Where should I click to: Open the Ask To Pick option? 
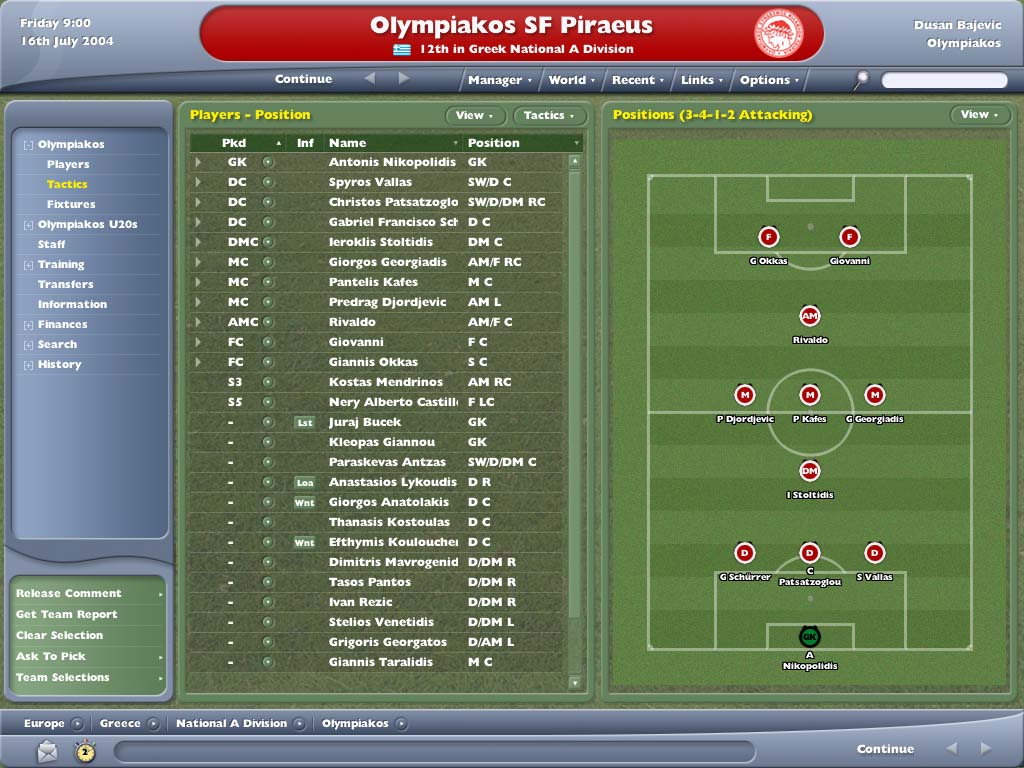(x=51, y=656)
